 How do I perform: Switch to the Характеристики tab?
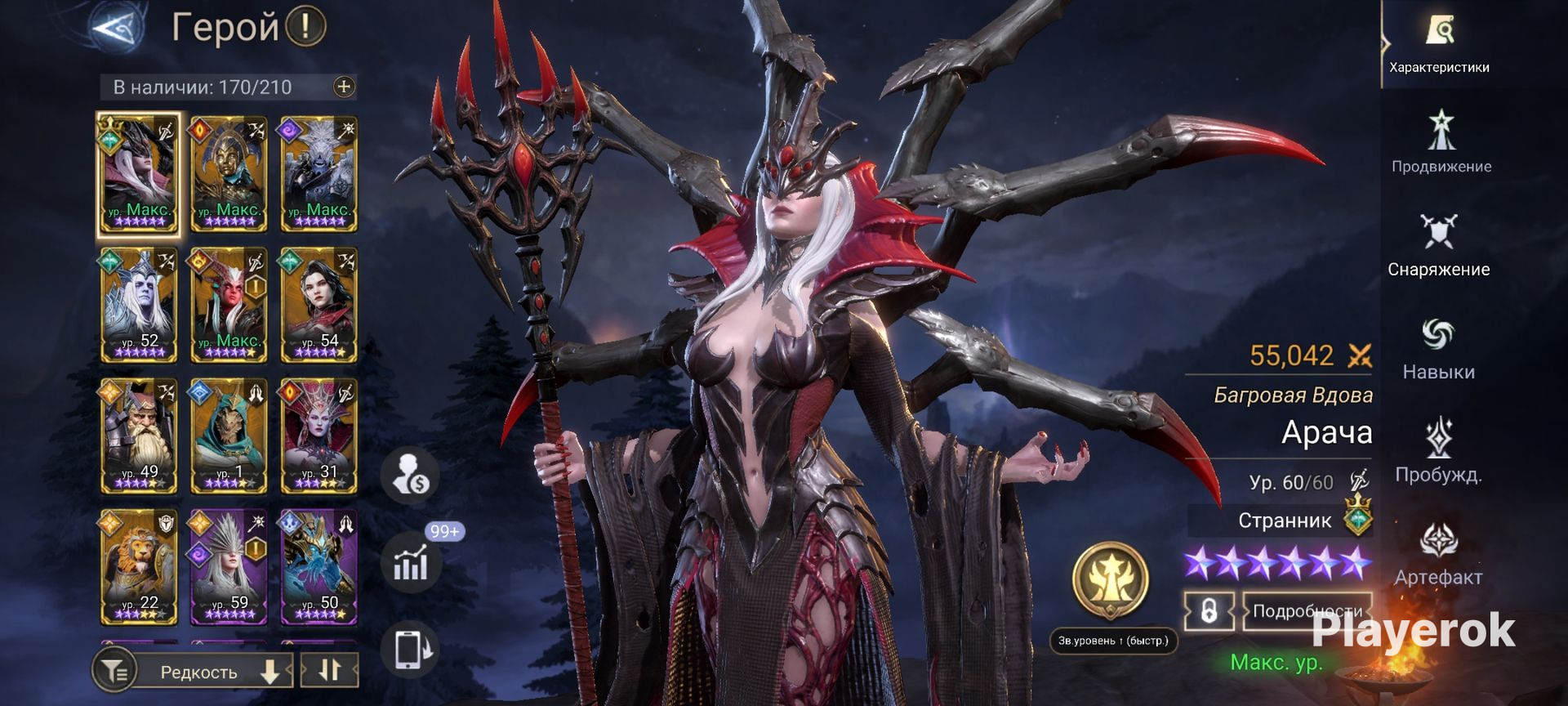point(1439,45)
